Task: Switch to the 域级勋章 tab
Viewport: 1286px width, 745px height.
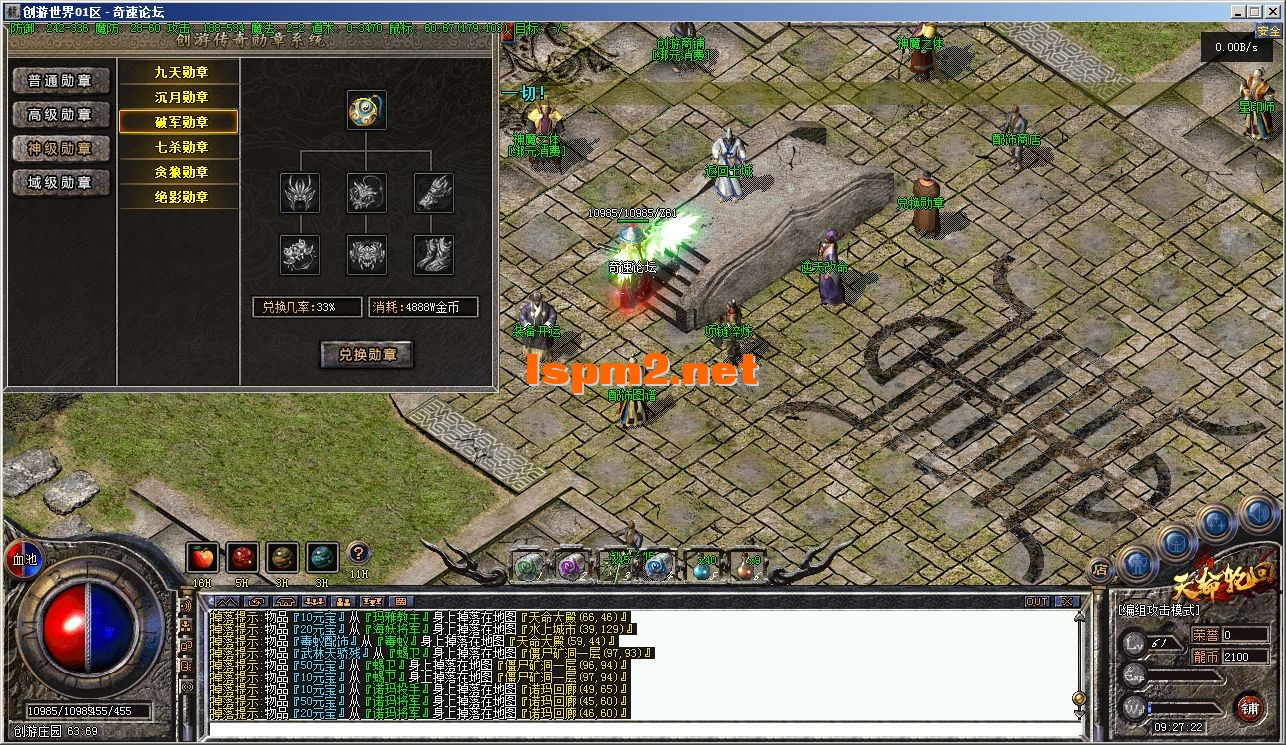Action: (x=60, y=183)
